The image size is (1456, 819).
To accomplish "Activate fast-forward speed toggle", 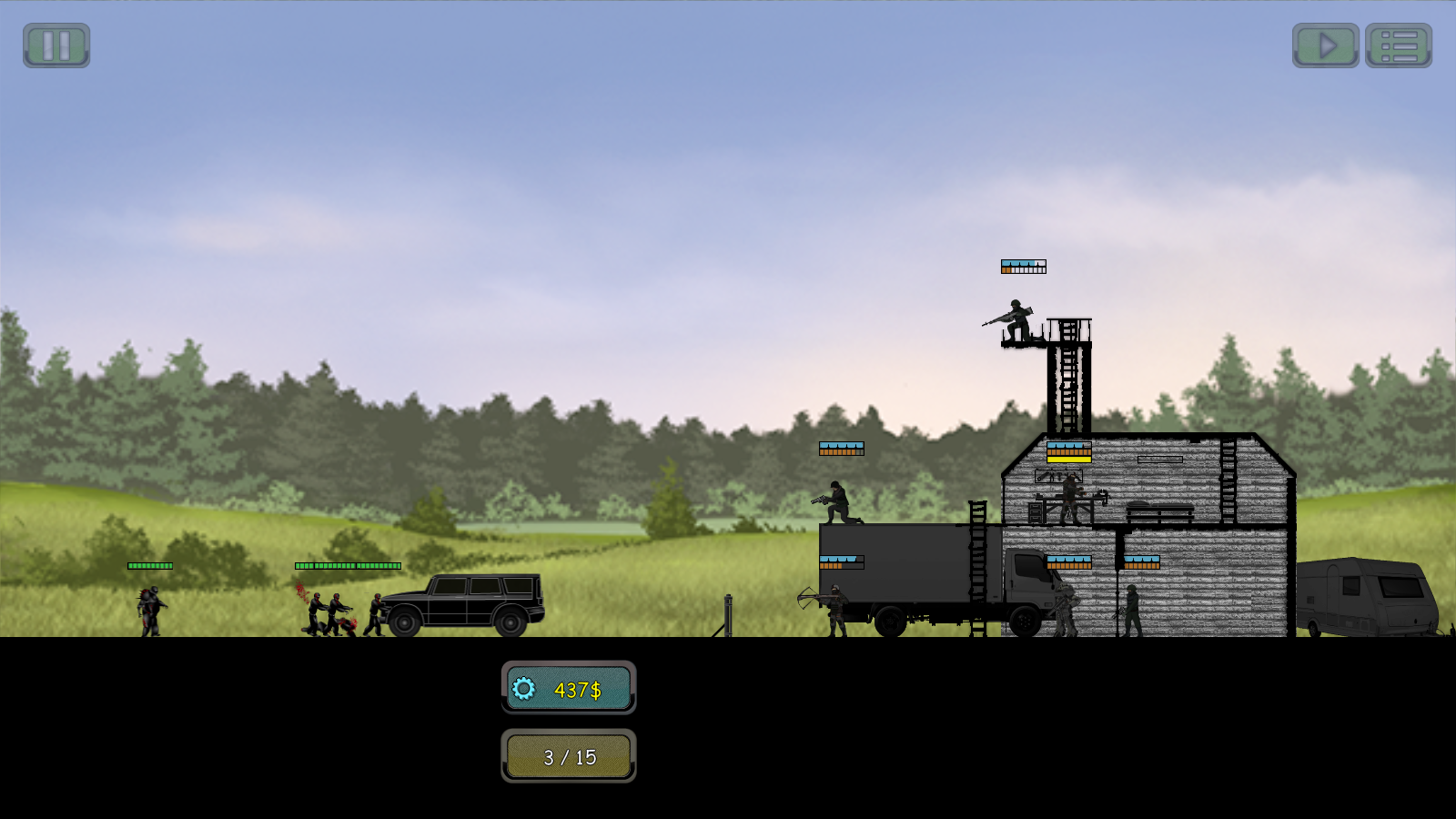I will click(1327, 45).
